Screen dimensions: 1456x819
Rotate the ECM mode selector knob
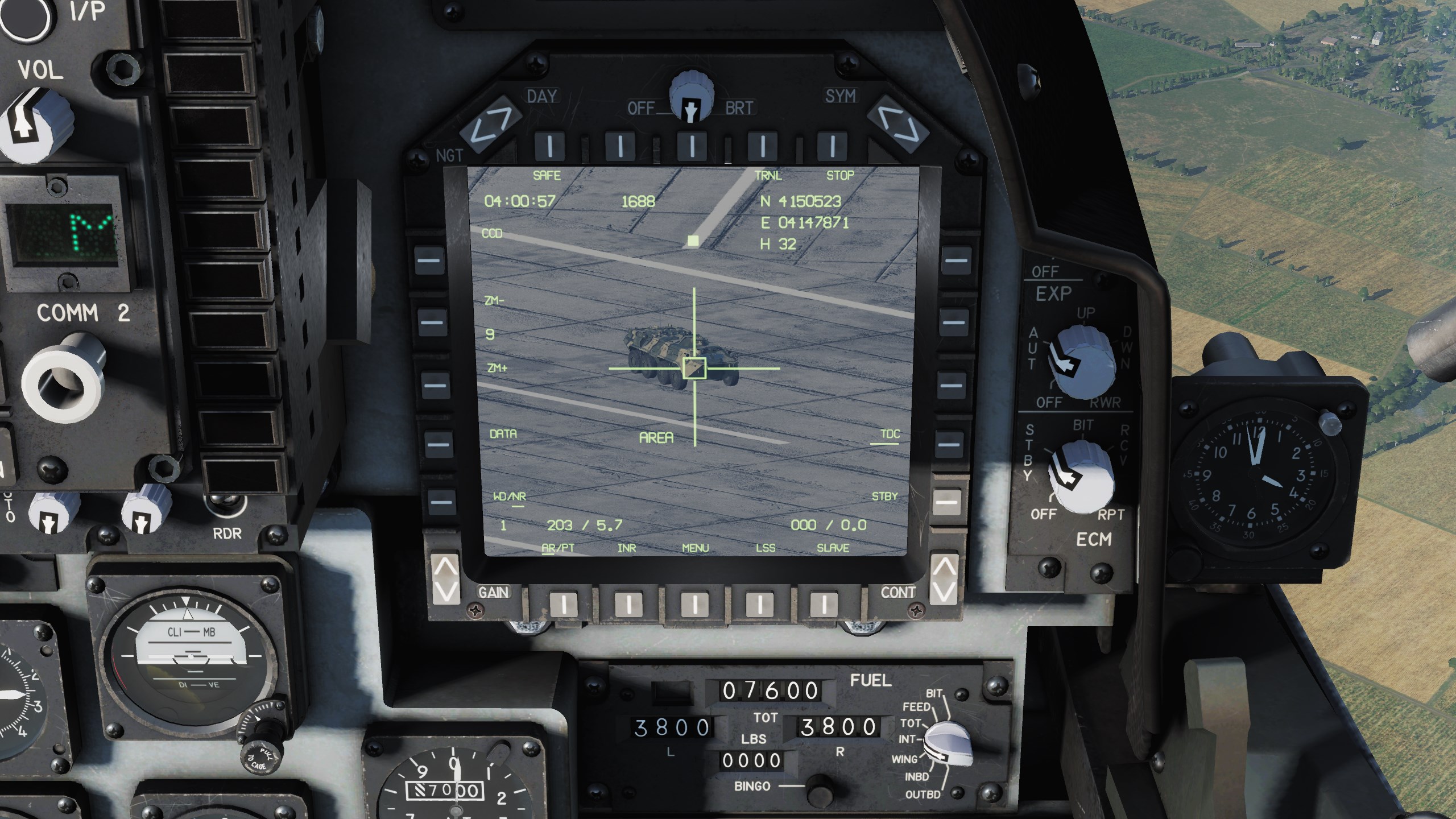(1079, 475)
